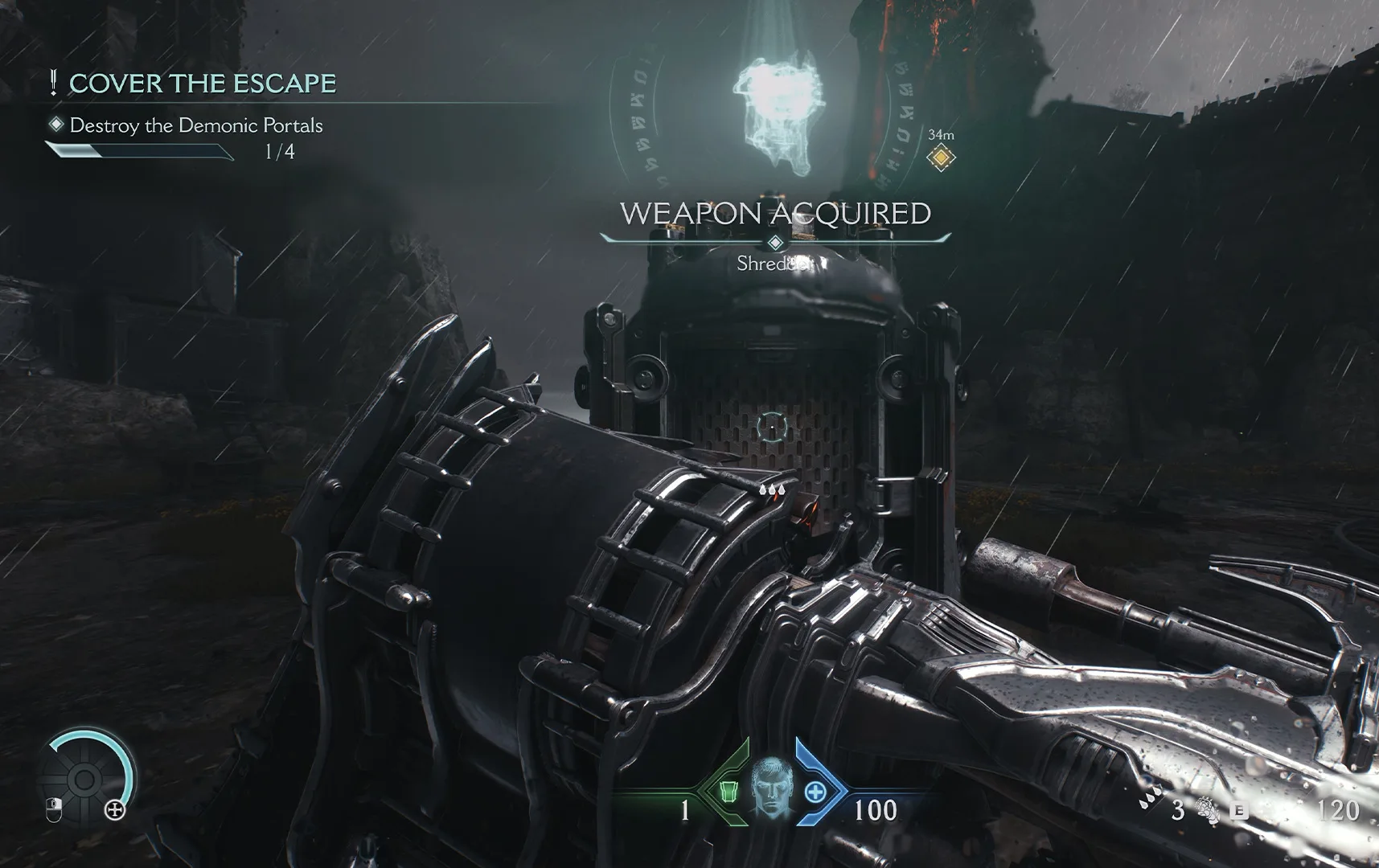This screenshot has height=868, width=1379.
Task: Select the WEAPON ACQUIRED banner
Action: [x=774, y=214]
